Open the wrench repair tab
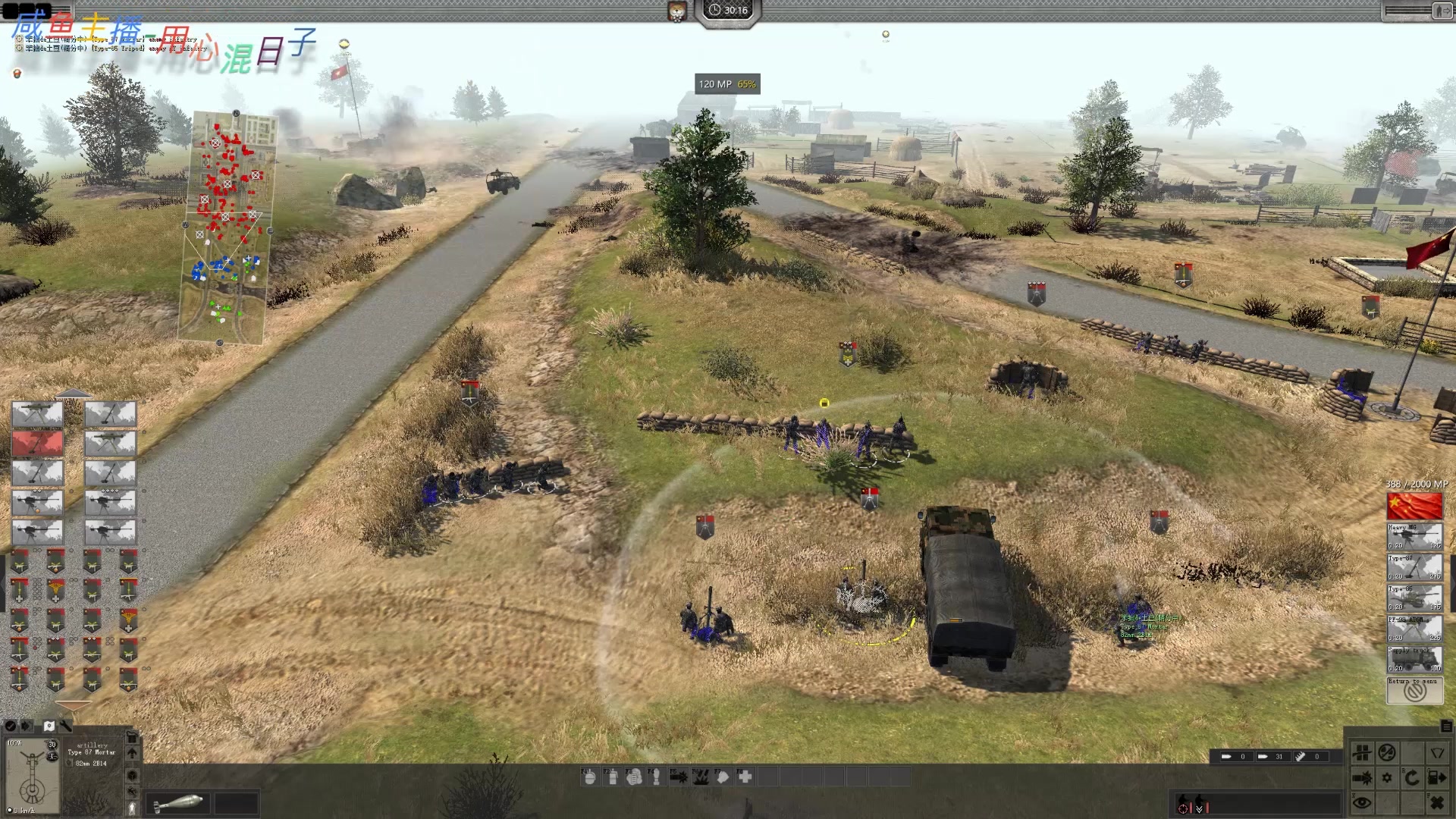Screen dimensions: 1456x819 tap(66, 726)
